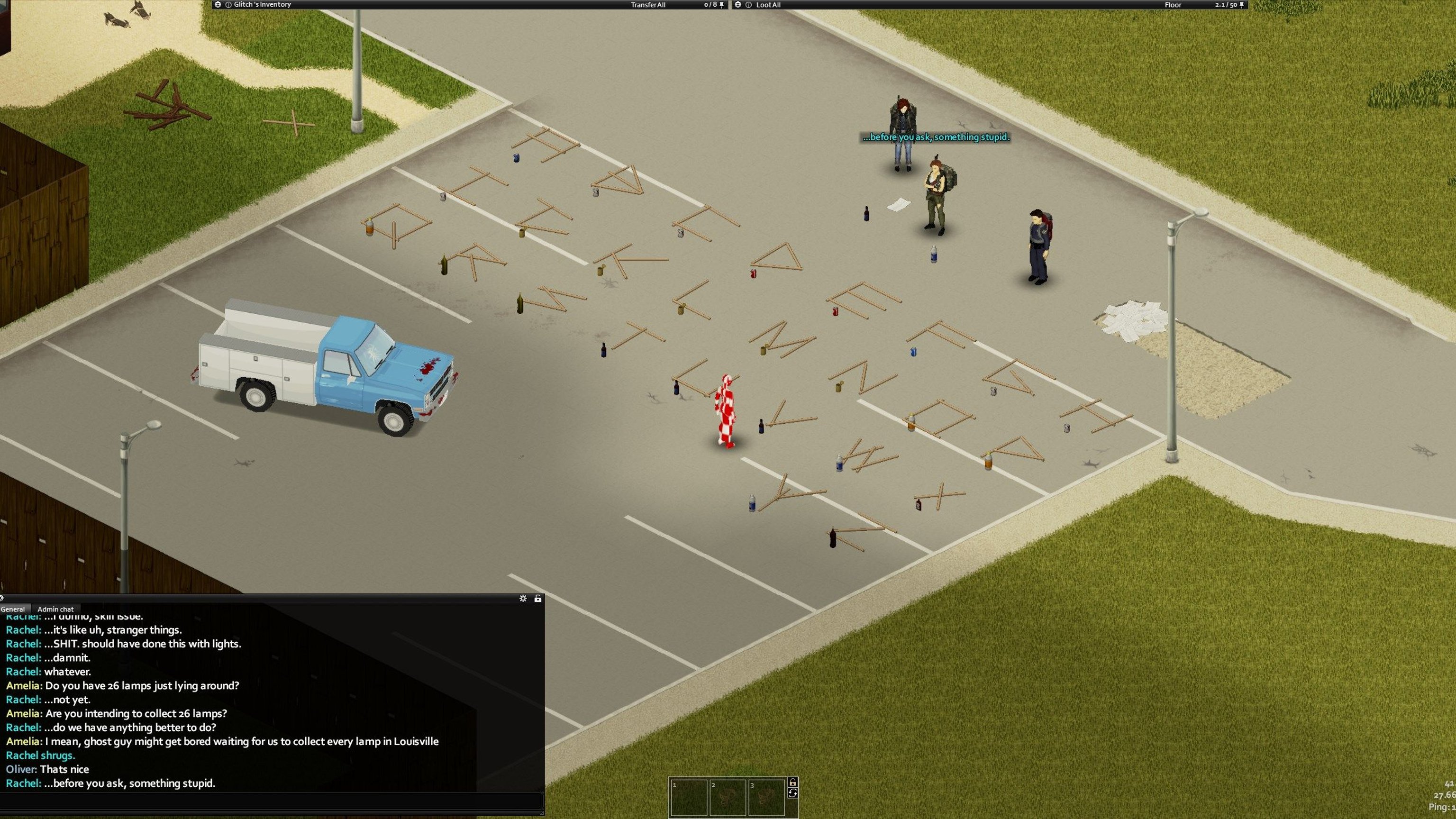
Task: Click the chat text entry field
Action: coord(271,801)
